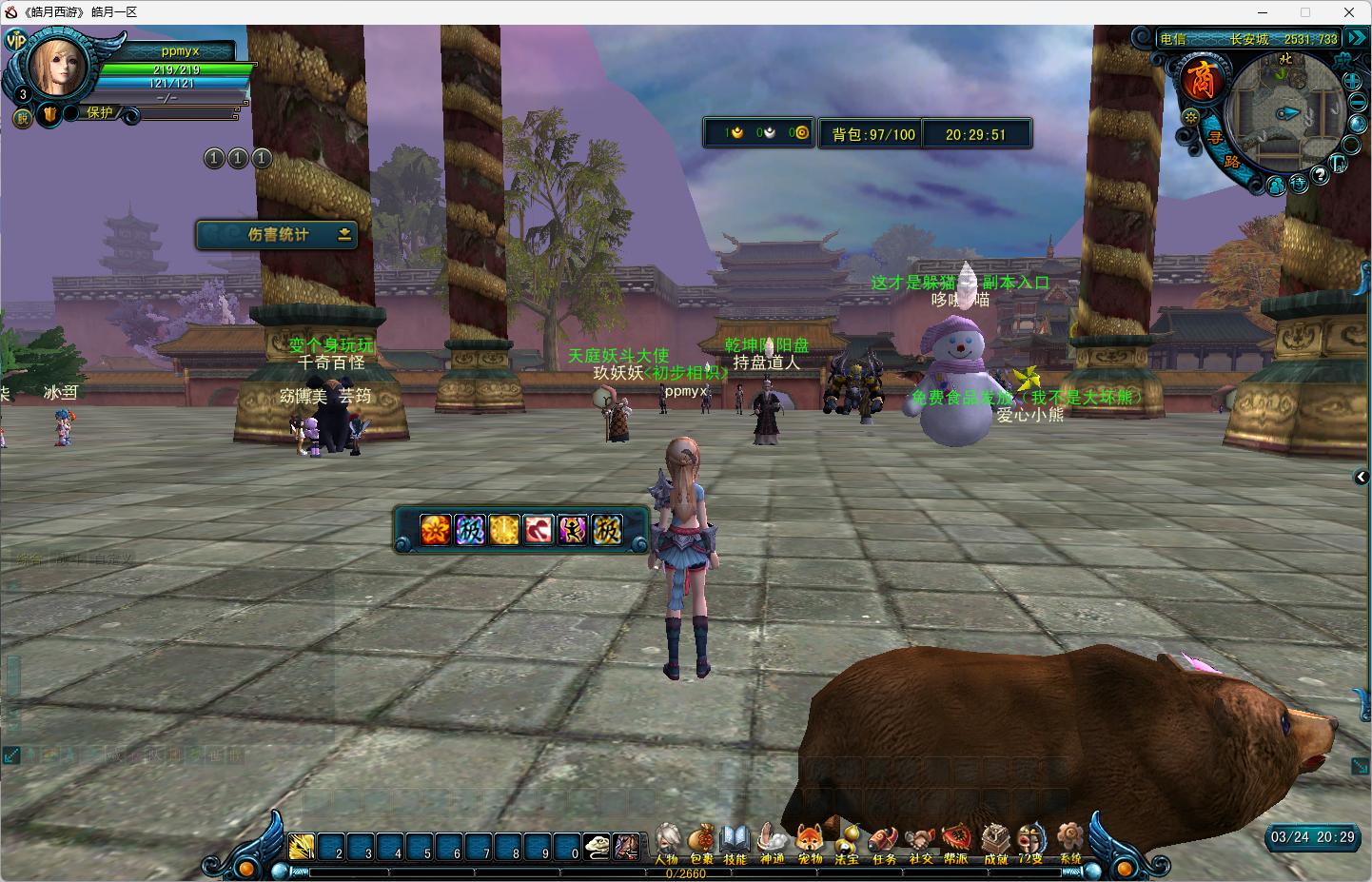Open the 任务 quest log
Viewport: 1372px width, 882px height.
pyautogui.click(x=884, y=841)
